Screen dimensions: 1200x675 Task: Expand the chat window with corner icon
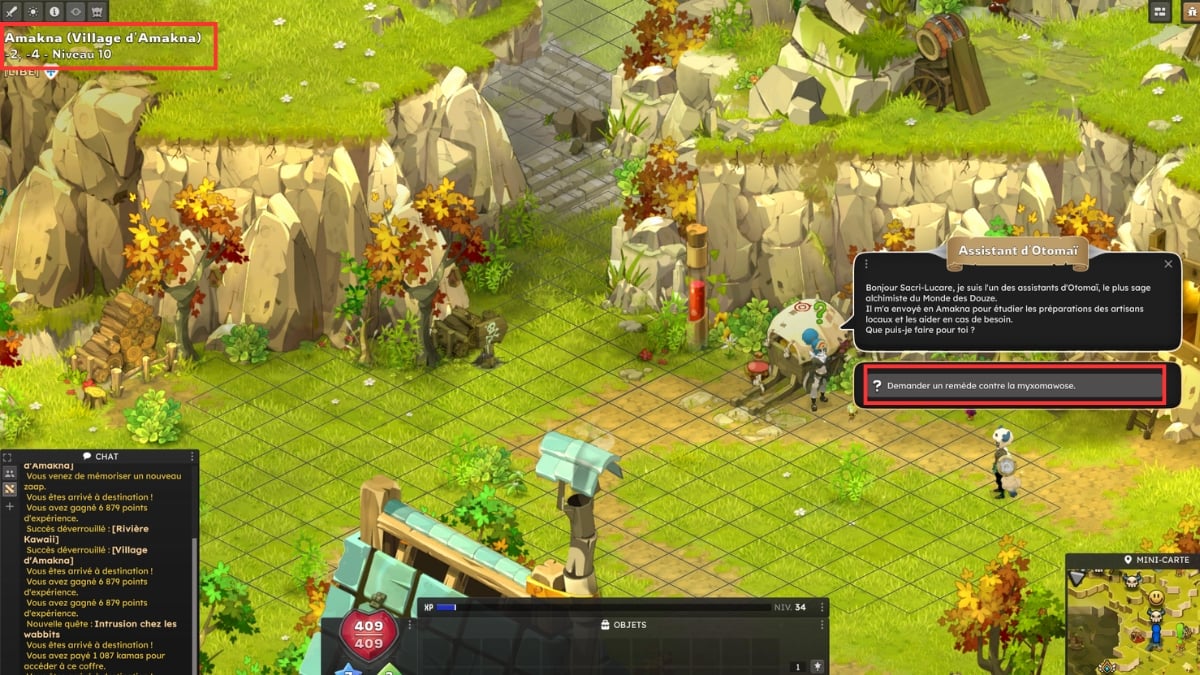tap(8, 457)
